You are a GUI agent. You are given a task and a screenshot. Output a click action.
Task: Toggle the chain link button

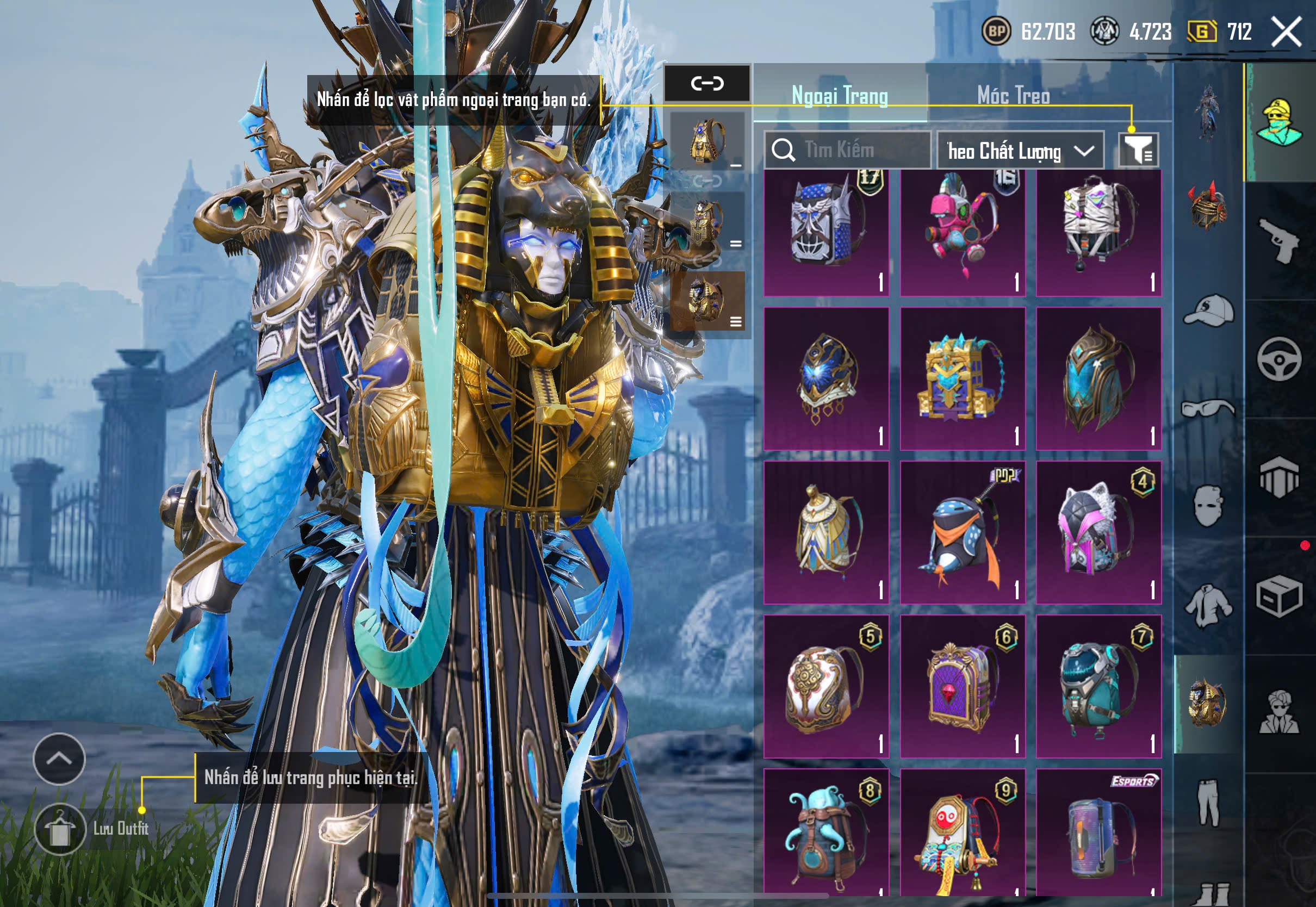pos(707,84)
